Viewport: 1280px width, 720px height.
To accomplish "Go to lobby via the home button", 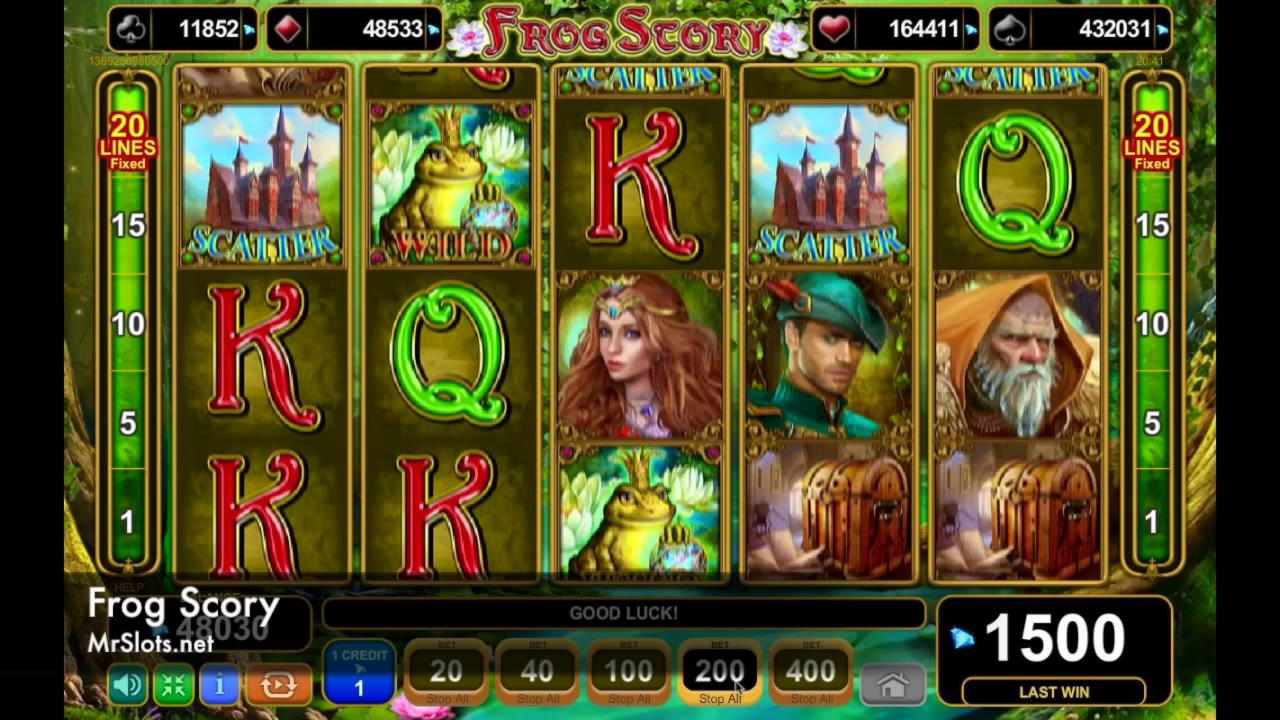I will tap(892, 685).
